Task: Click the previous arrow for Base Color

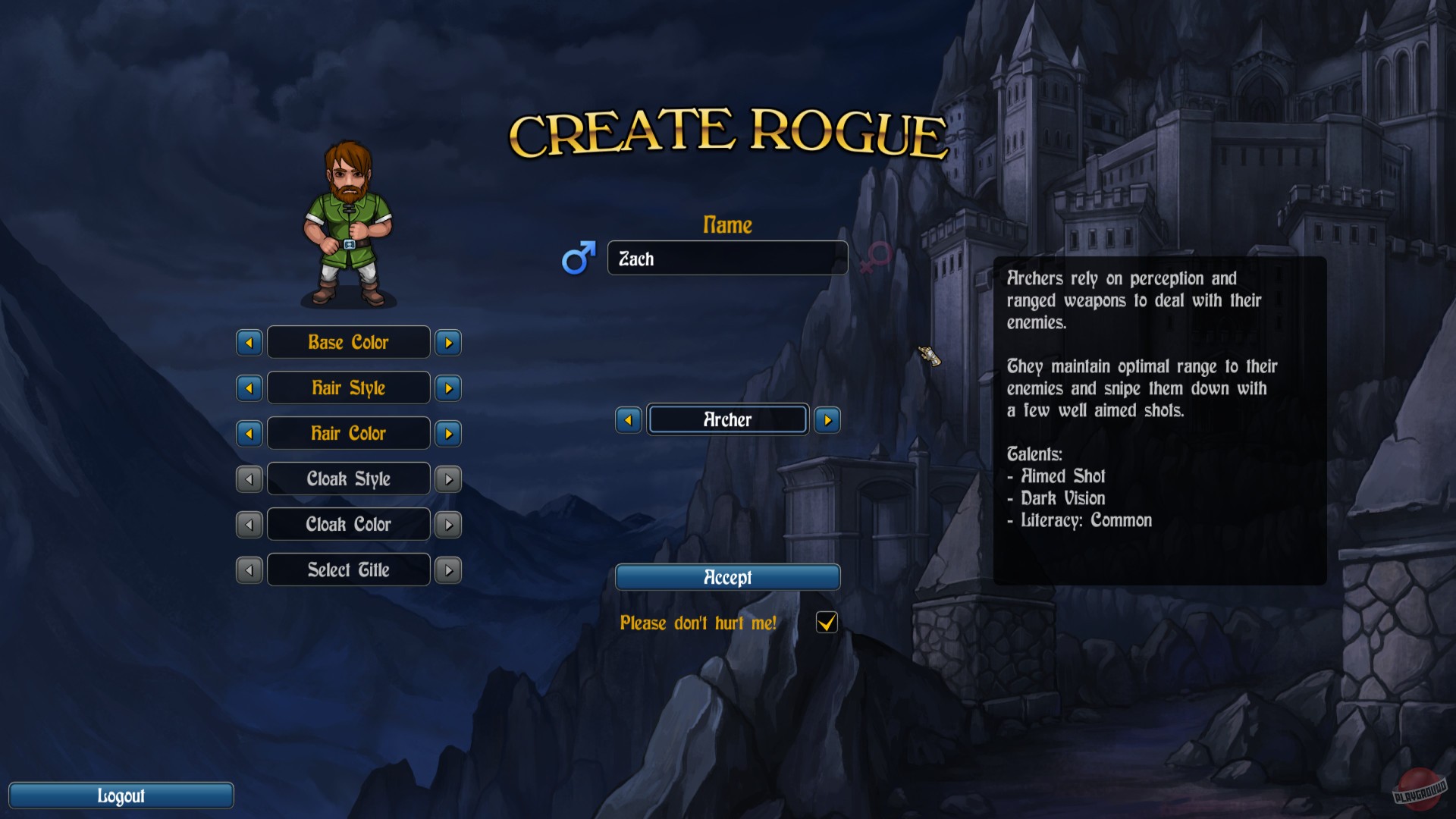Action: (249, 342)
